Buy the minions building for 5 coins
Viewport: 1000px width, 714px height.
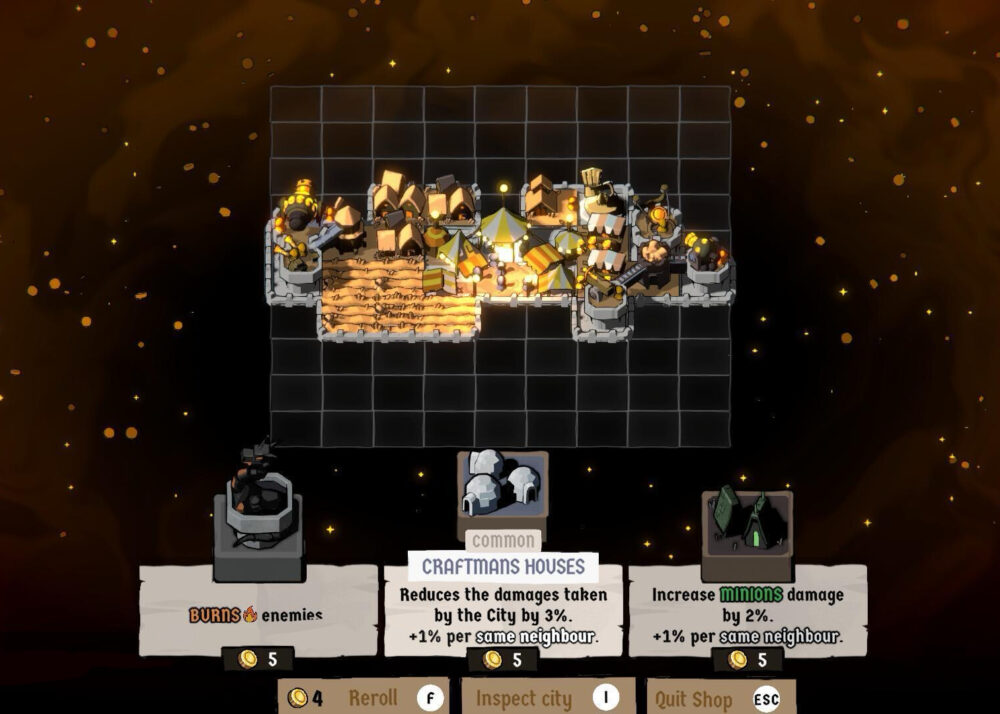pos(748,659)
